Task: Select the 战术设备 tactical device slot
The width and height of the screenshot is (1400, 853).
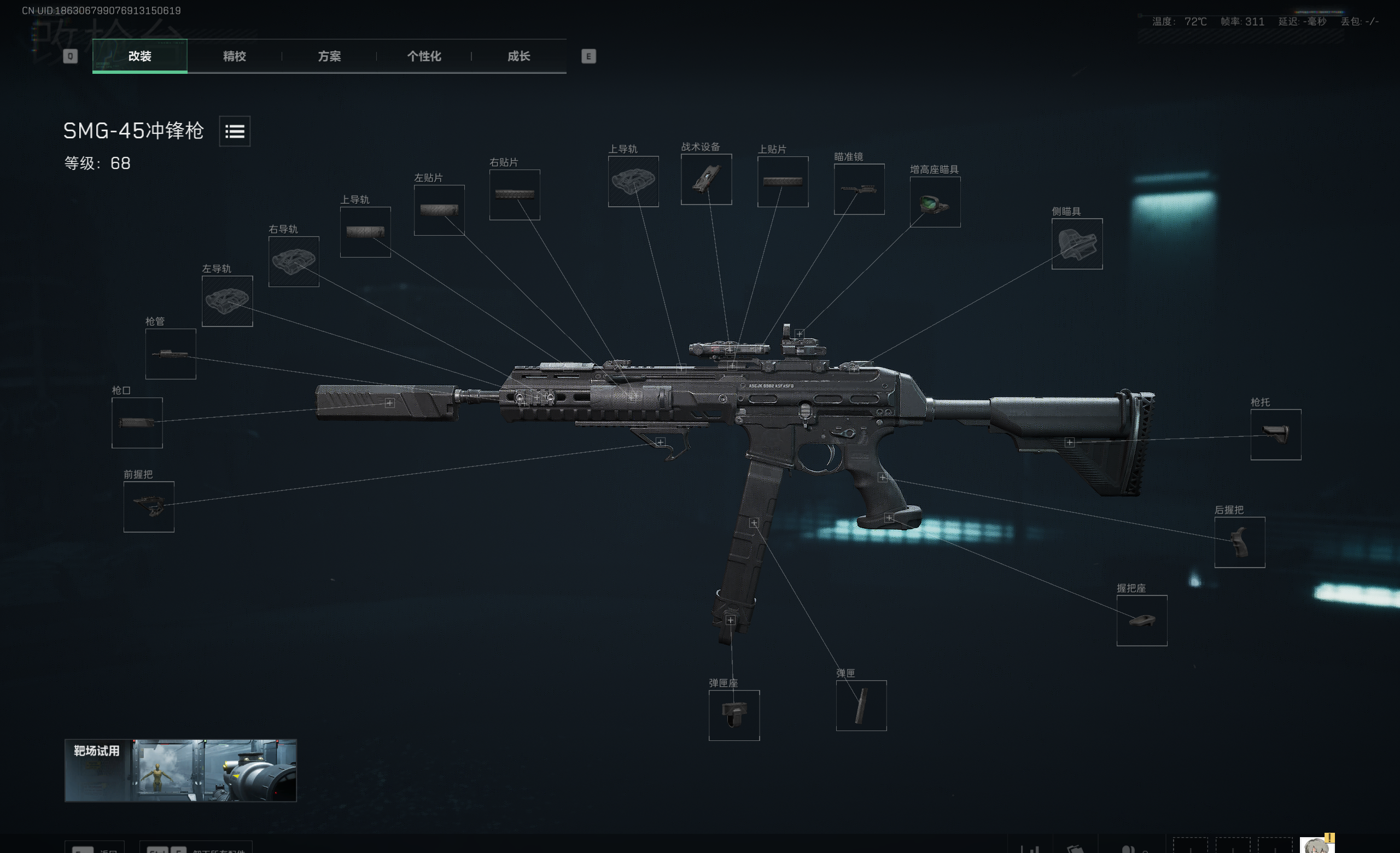Action: tap(706, 179)
